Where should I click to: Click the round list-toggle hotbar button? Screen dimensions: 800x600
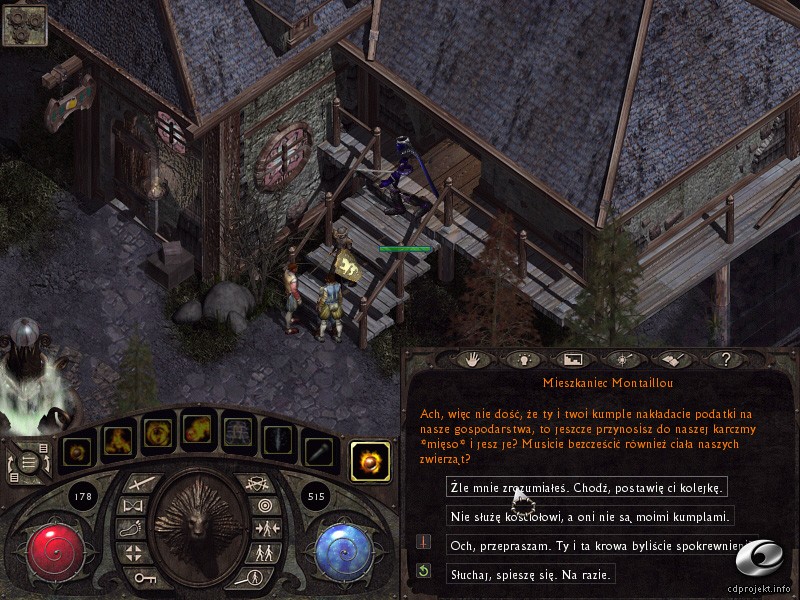[32, 462]
